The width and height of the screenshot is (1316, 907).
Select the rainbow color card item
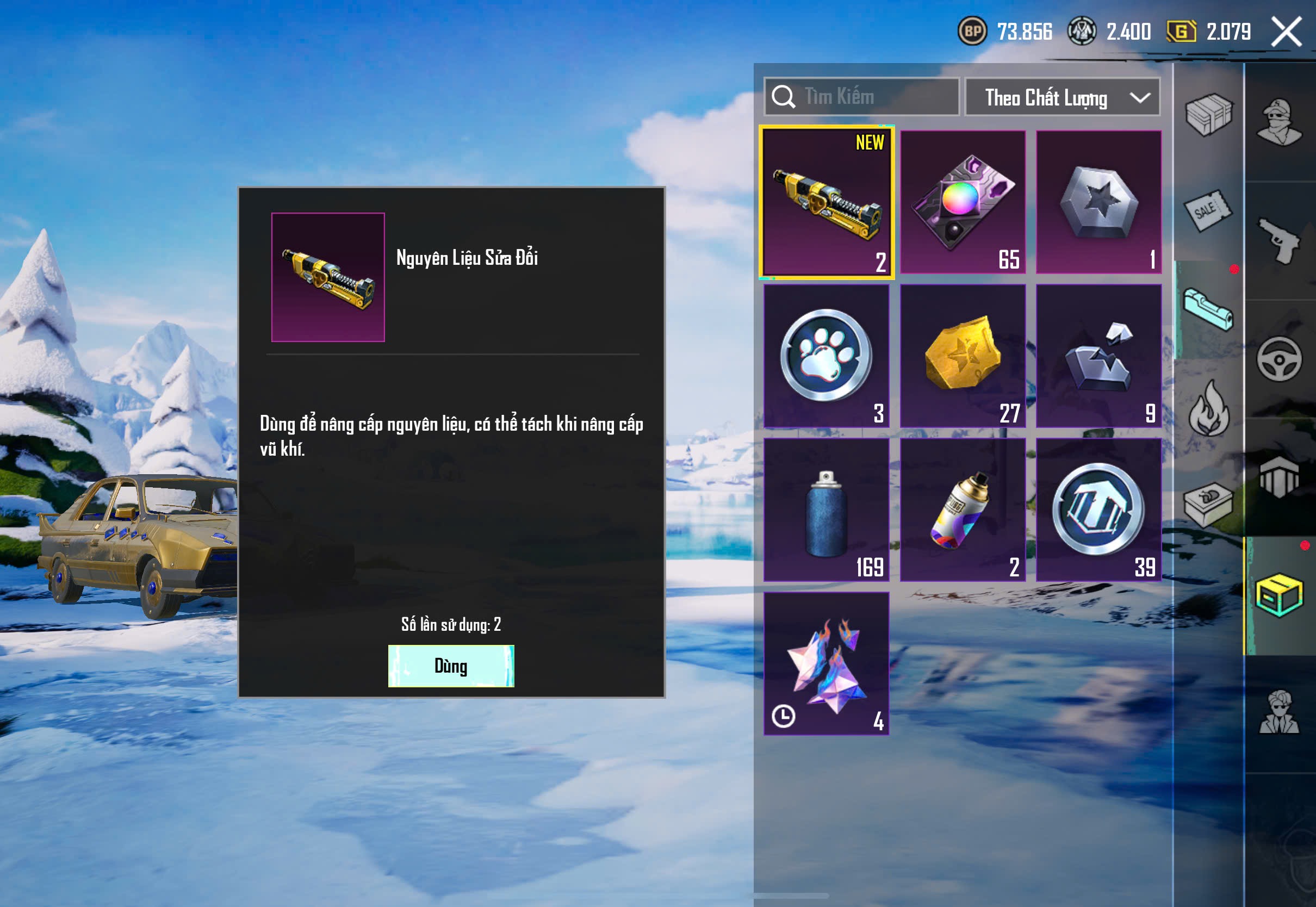coord(963,202)
